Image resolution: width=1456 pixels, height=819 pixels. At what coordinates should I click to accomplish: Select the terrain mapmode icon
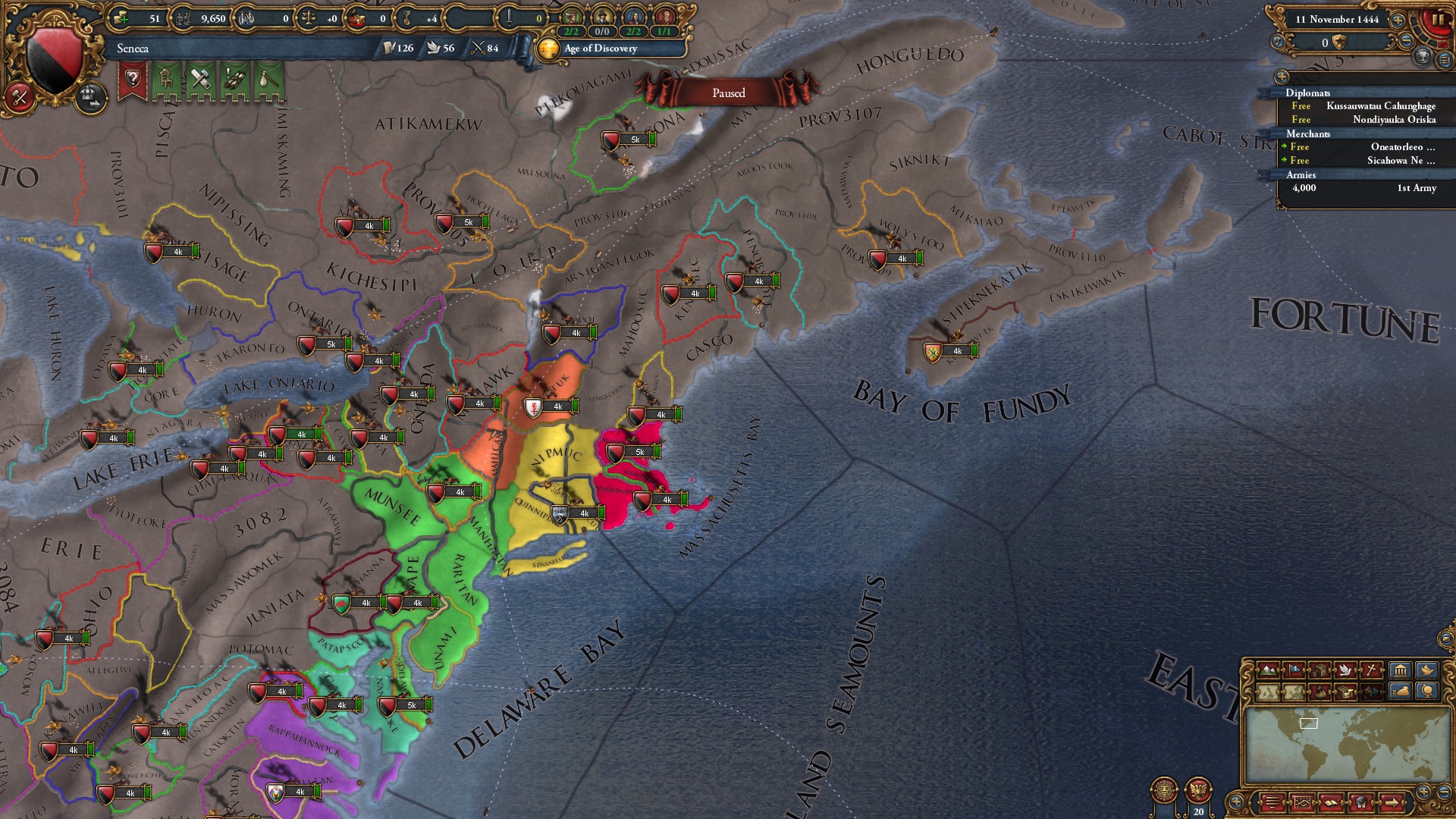coord(1268,669)
